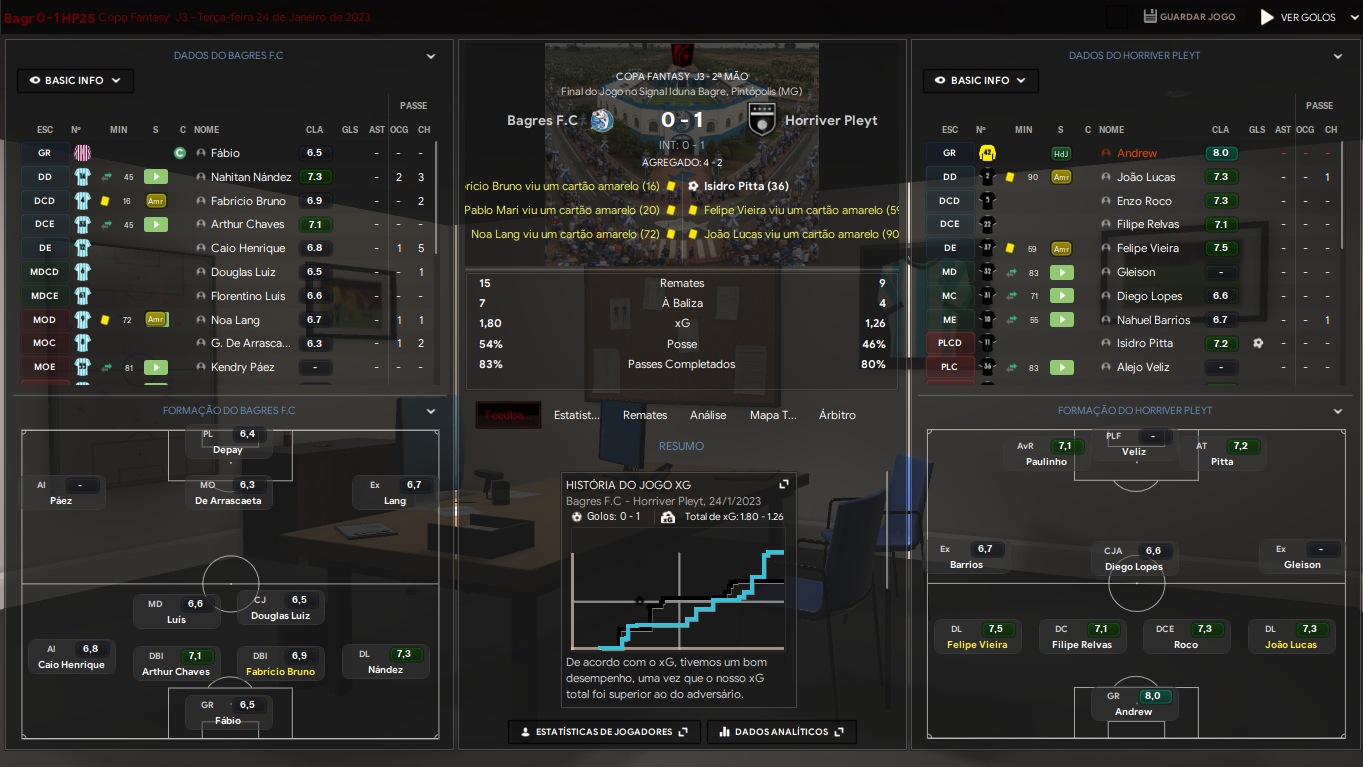The image size is (1363, 767).
Task: Watch goals via Ver Golos button
Action: point(1298,17)
